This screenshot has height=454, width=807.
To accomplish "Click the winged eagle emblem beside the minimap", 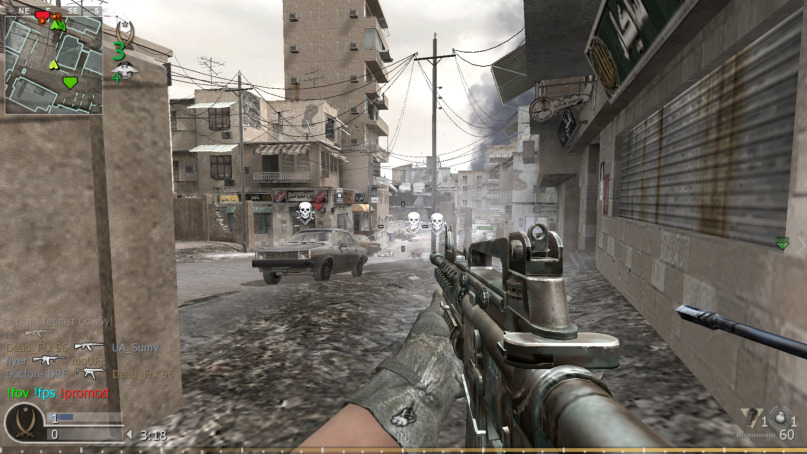I will point(123,69).
